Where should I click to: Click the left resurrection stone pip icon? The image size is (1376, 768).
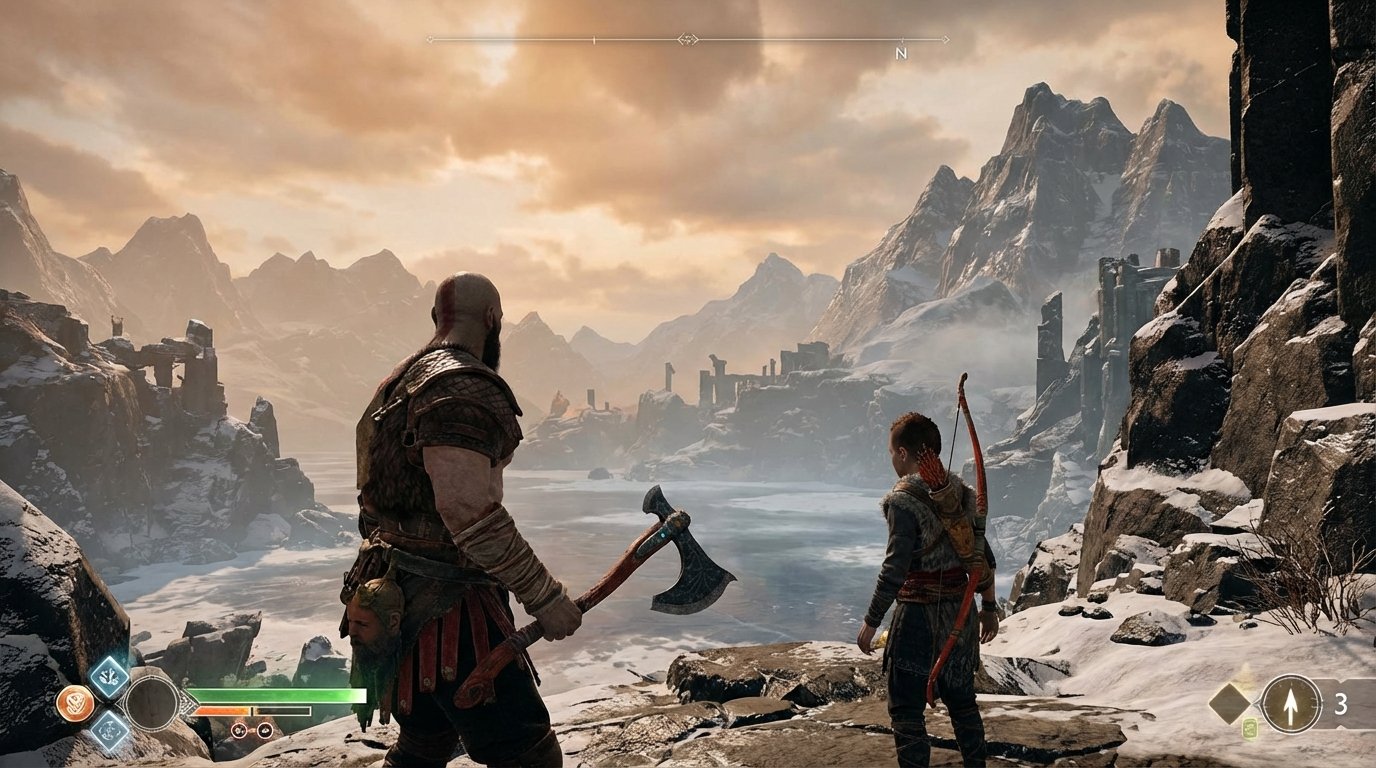(x=238, y=730)
